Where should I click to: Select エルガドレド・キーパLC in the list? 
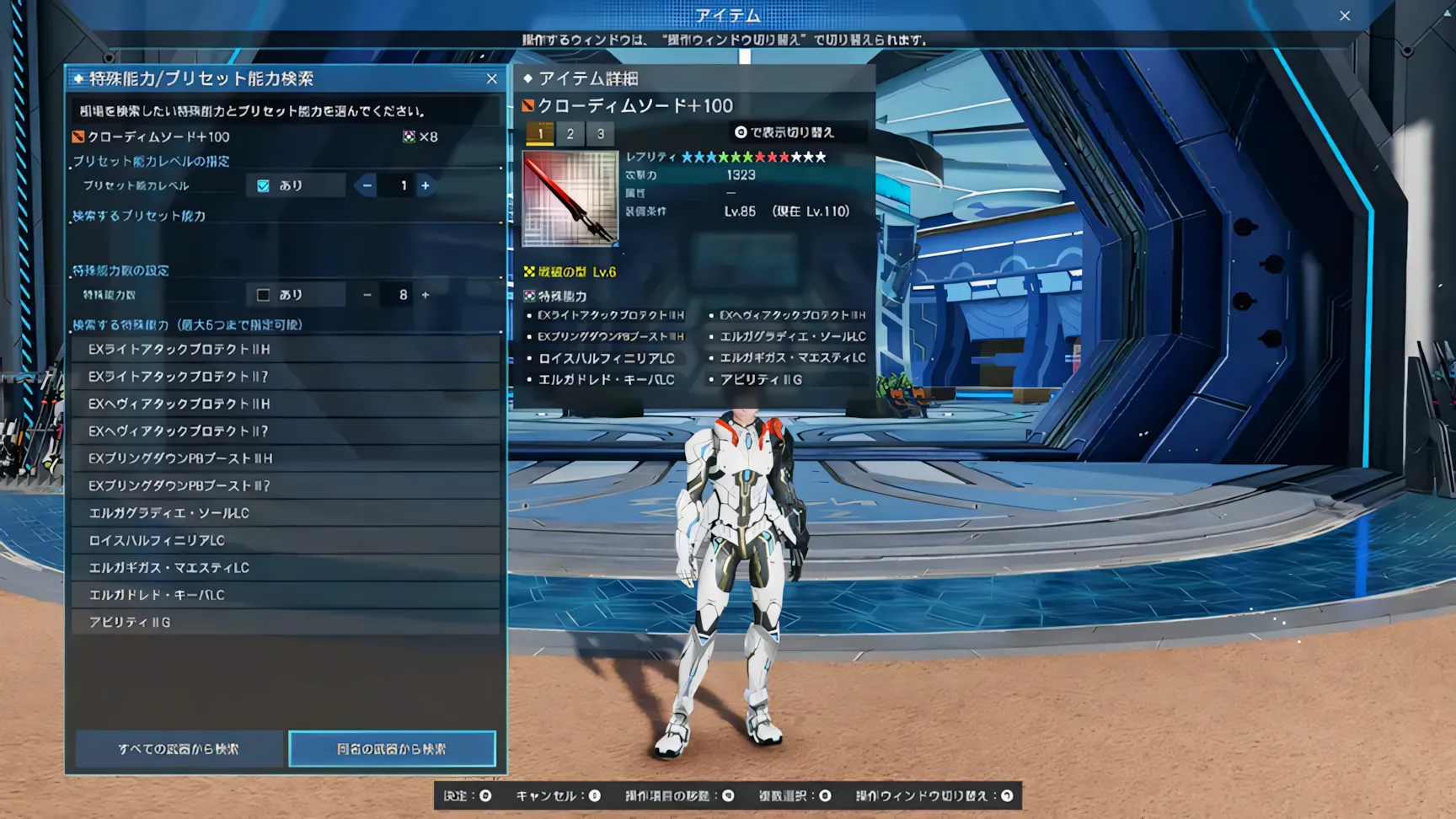(x=286, y=596)
